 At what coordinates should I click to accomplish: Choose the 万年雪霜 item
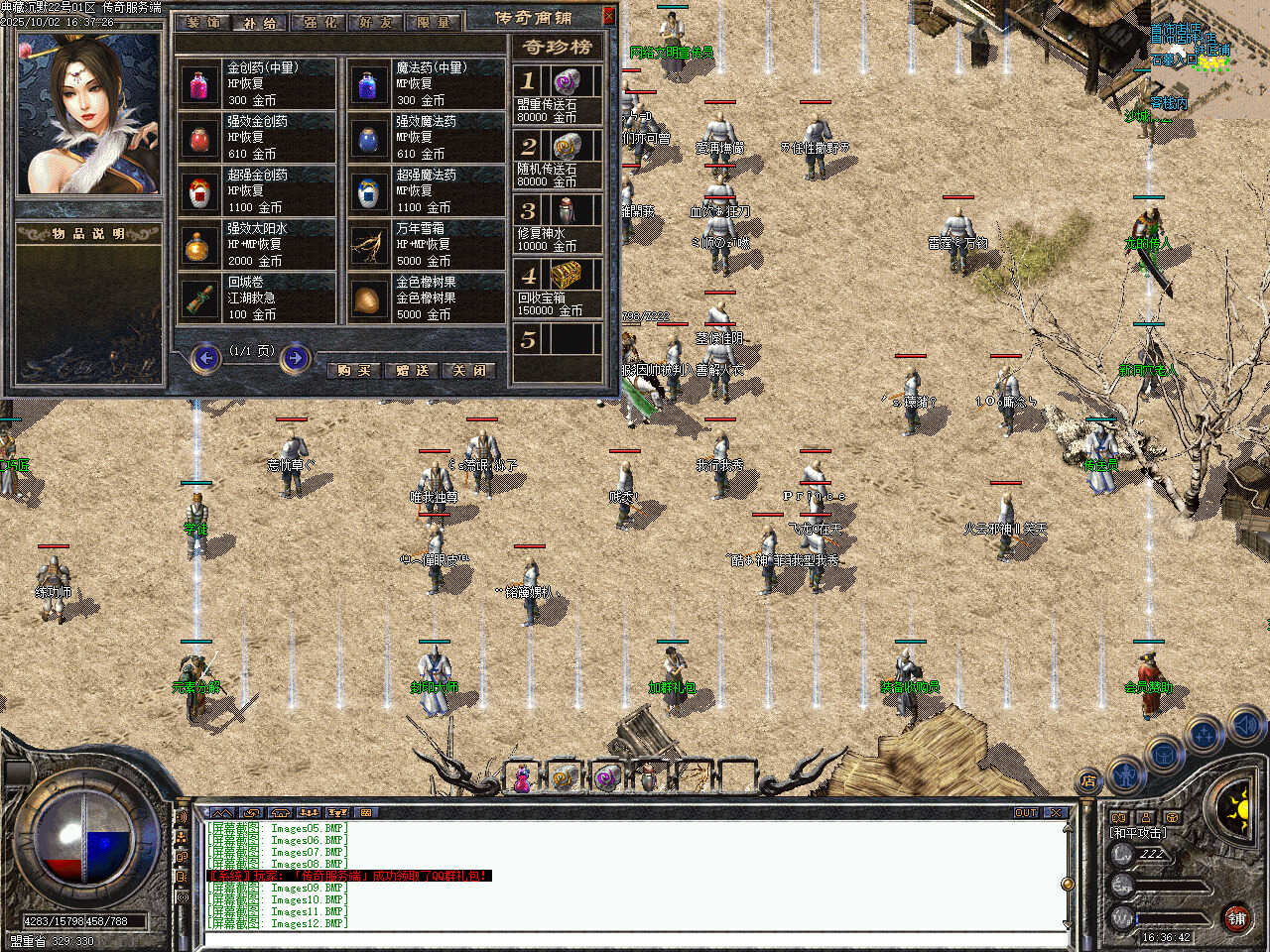coord(427,245)
